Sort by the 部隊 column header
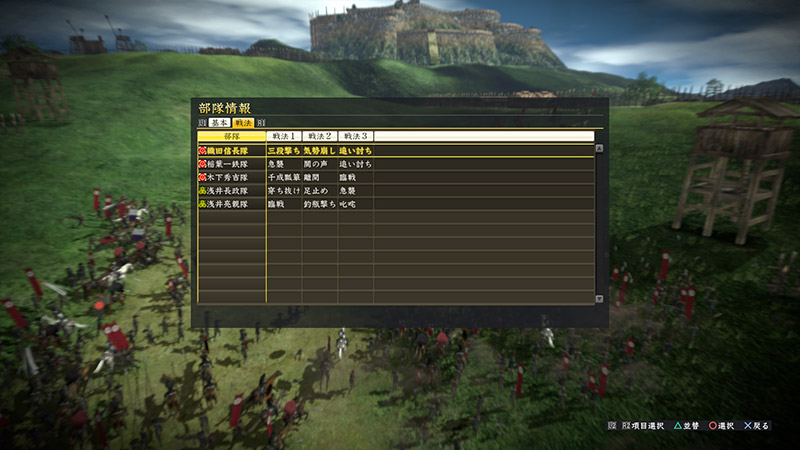This screenshot has height=450, width=800. pos(231,136)
